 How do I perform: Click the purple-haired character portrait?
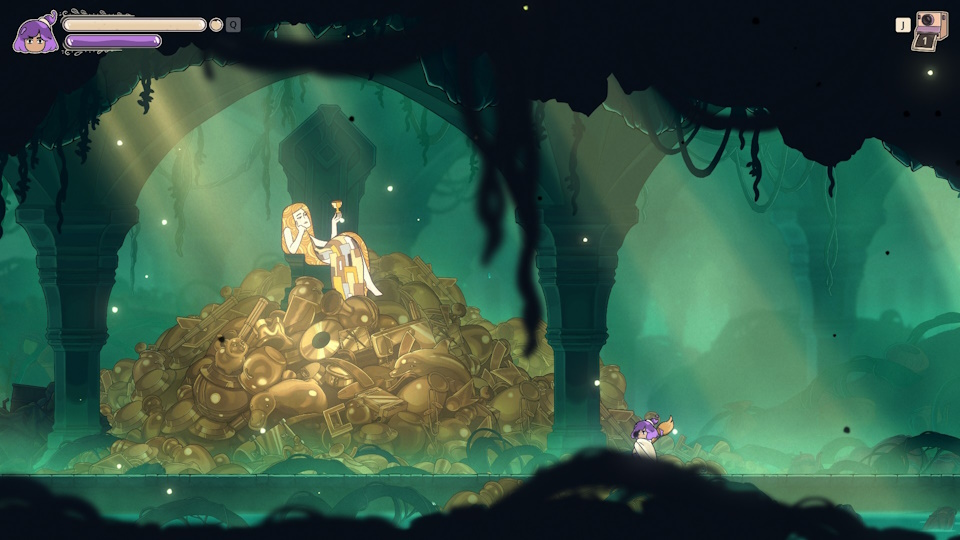pyautogui.click(x=34, y=35)
